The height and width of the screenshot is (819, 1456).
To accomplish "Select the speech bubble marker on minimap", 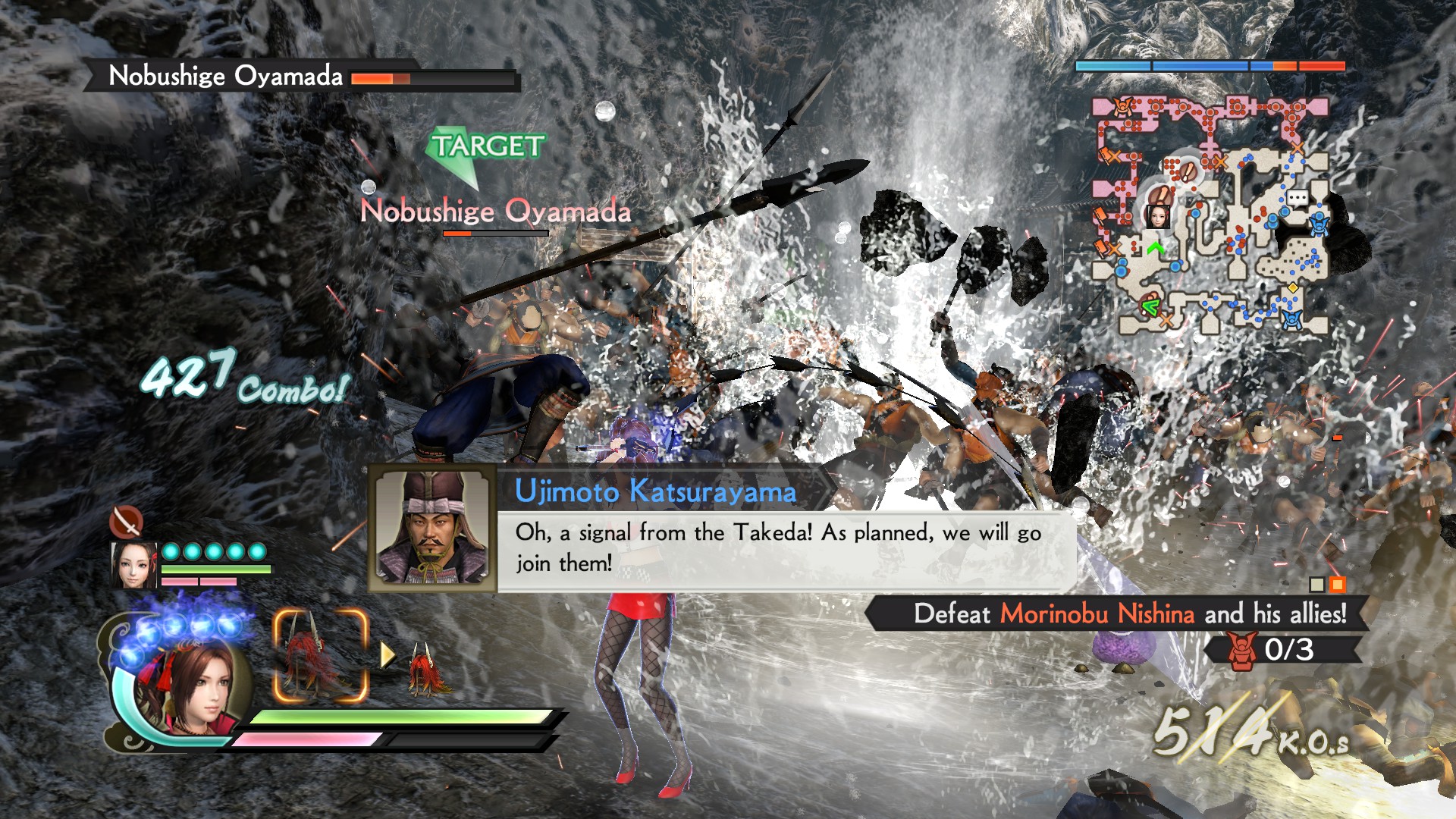I will pos(1298,199).
